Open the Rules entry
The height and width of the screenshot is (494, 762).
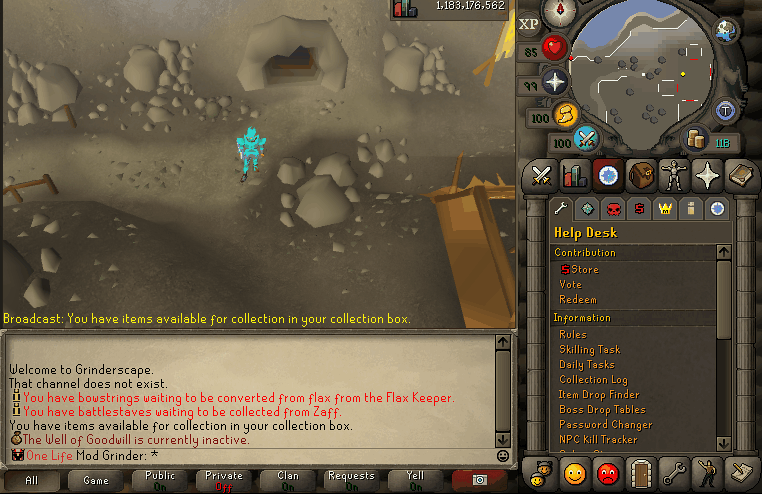click(x=573, y=334)
